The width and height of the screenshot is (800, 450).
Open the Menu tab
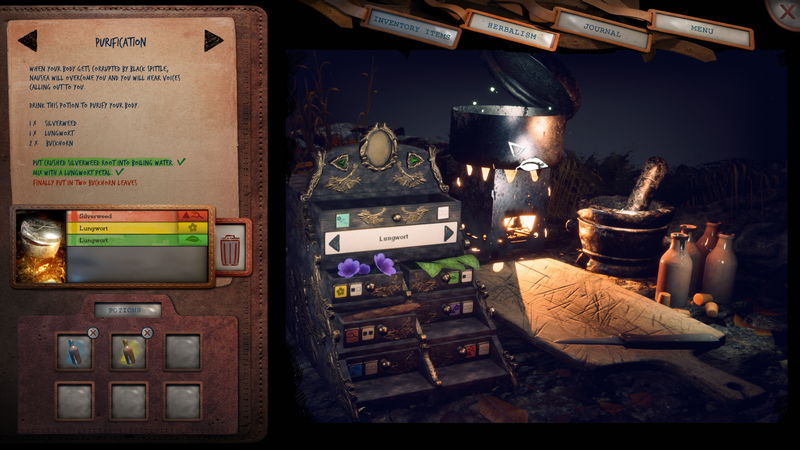point(701,29)
